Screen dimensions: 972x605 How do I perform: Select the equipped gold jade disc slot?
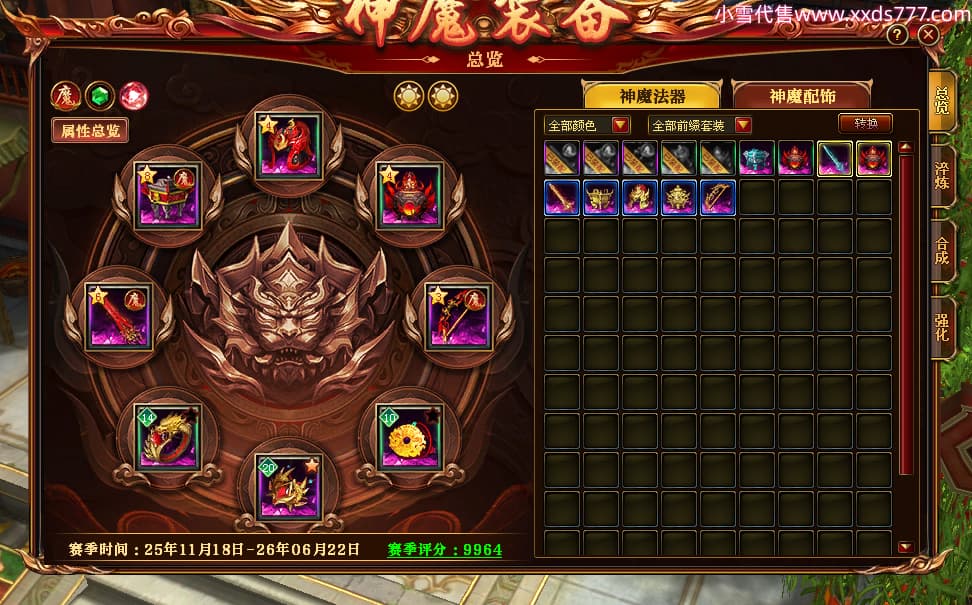[x=406, y=437]
